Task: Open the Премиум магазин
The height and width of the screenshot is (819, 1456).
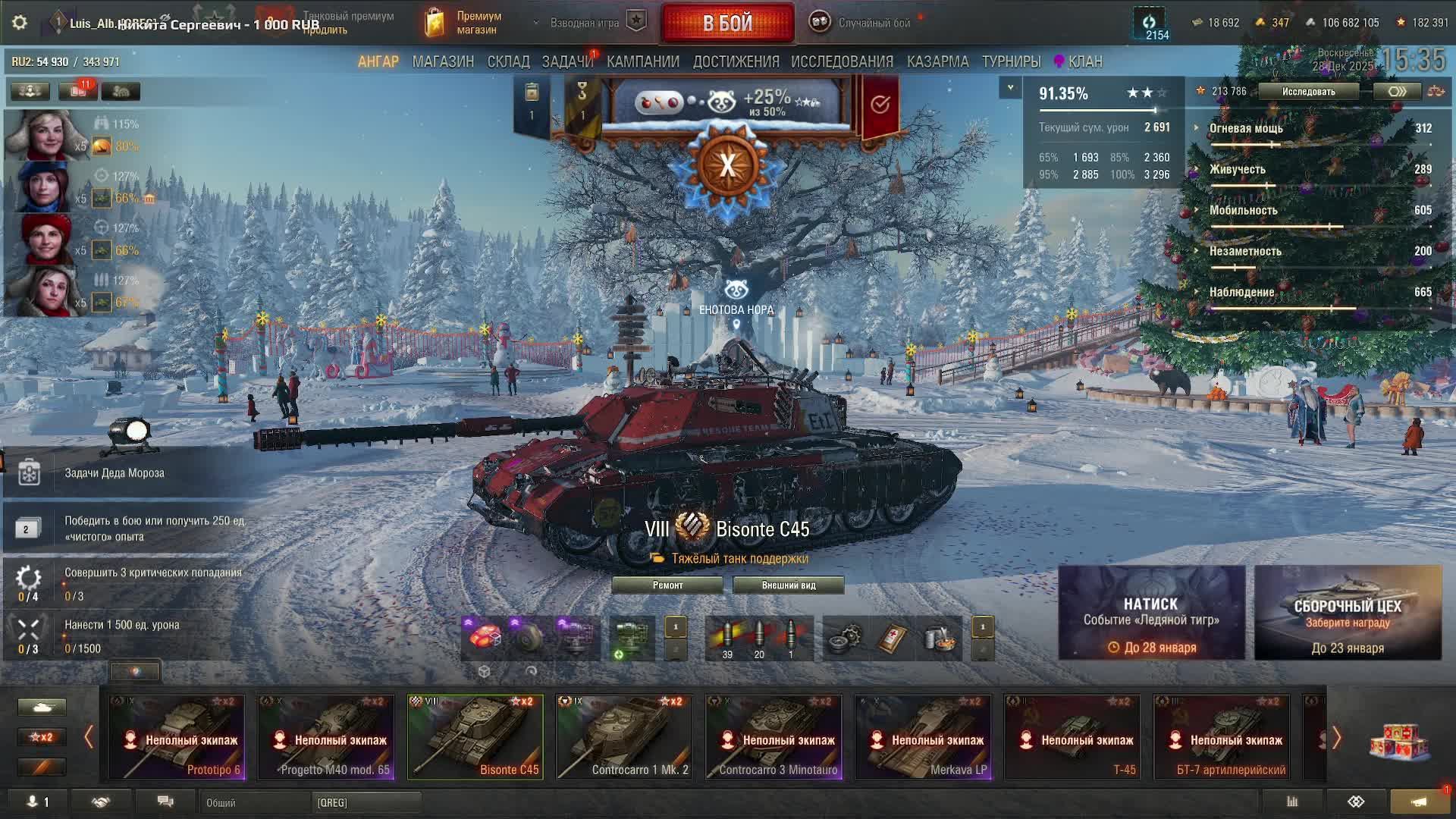Action: pos(464,23)
